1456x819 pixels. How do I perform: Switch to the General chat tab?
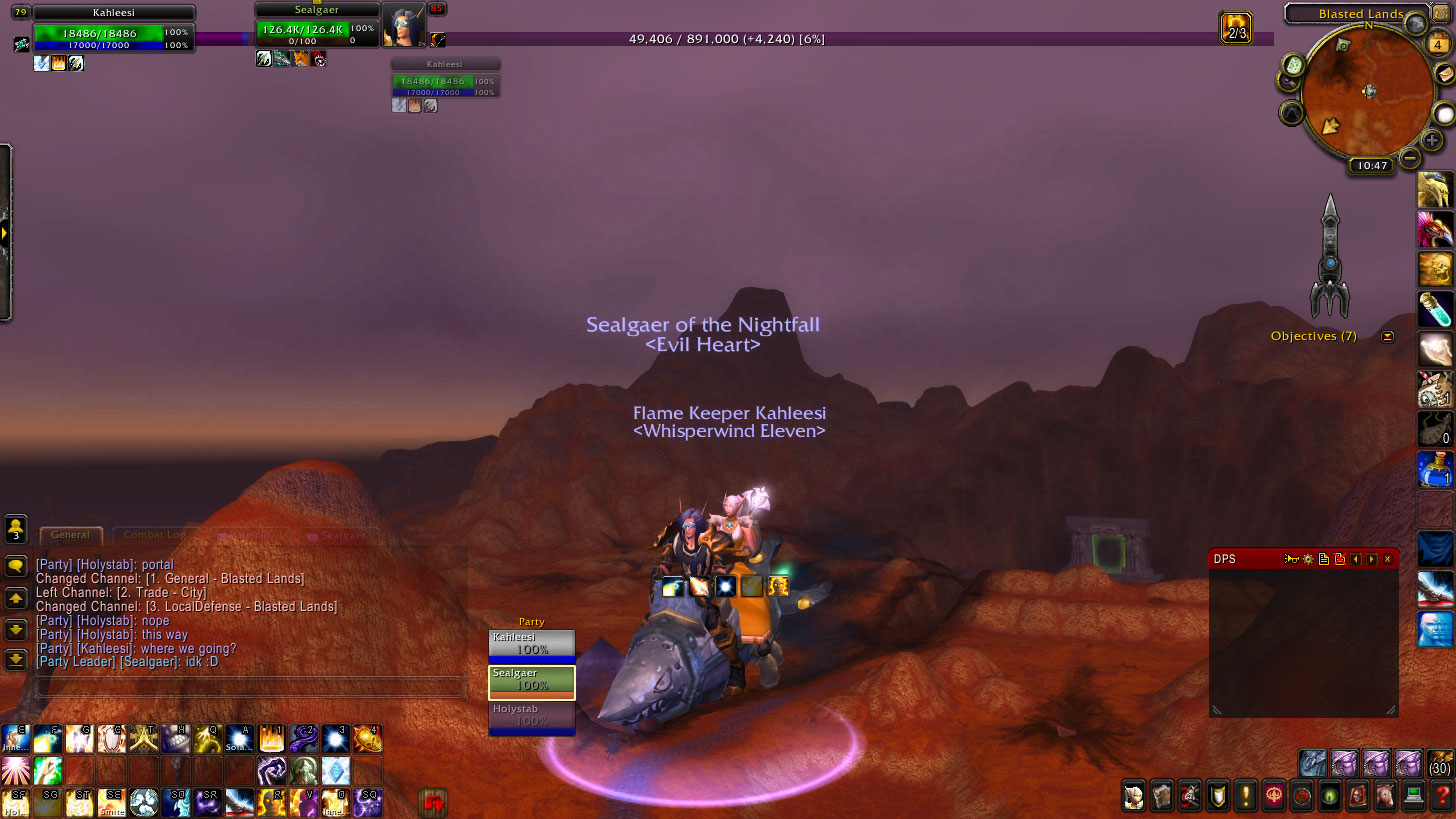(x=70, y=535)
